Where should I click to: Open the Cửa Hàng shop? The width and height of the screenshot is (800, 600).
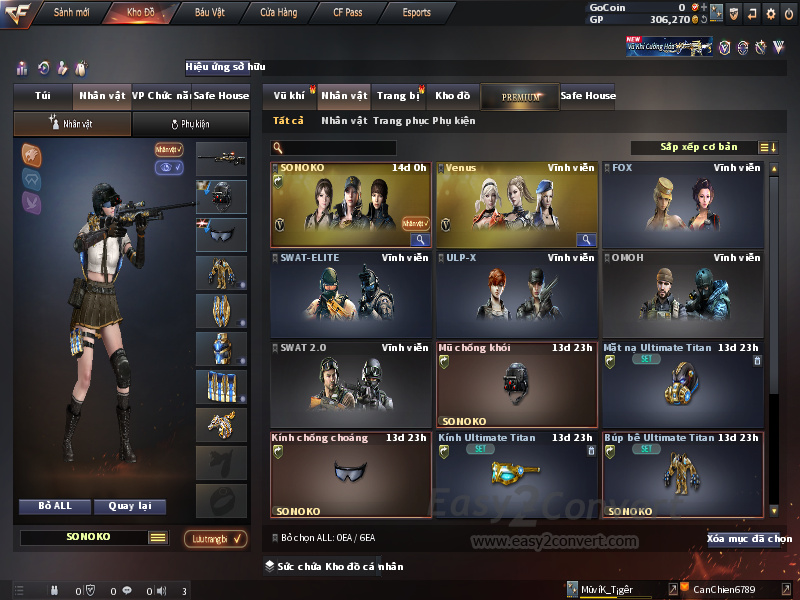coord(279,13)
